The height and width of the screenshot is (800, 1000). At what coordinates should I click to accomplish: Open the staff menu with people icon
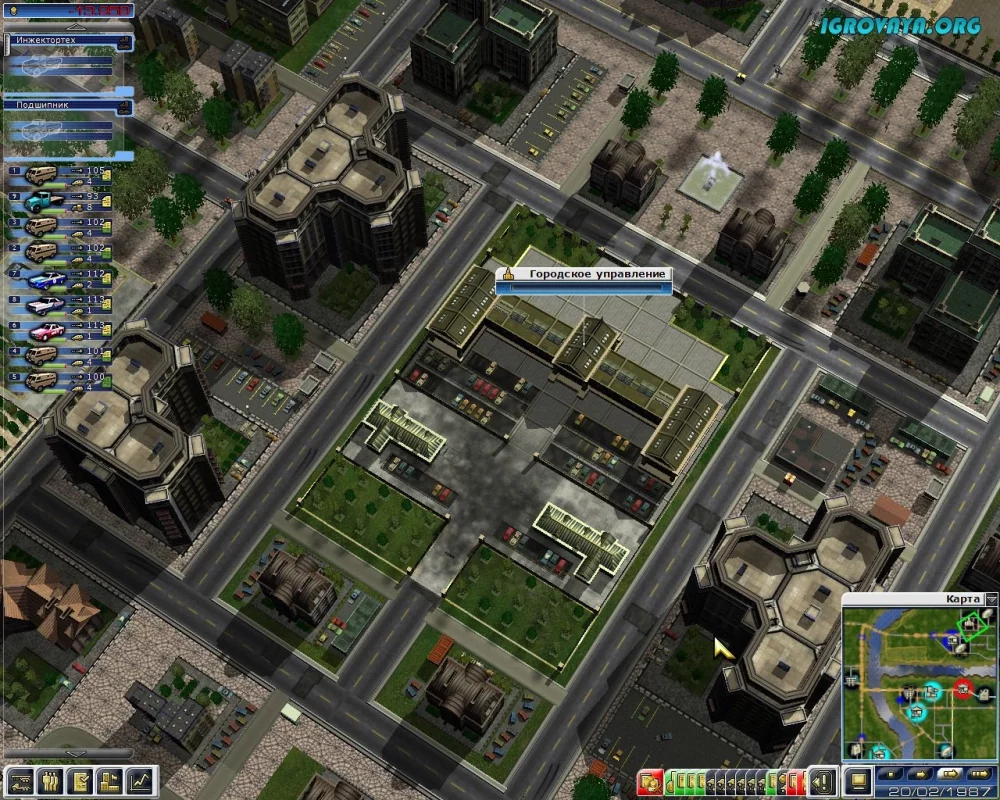click(51, 780)
